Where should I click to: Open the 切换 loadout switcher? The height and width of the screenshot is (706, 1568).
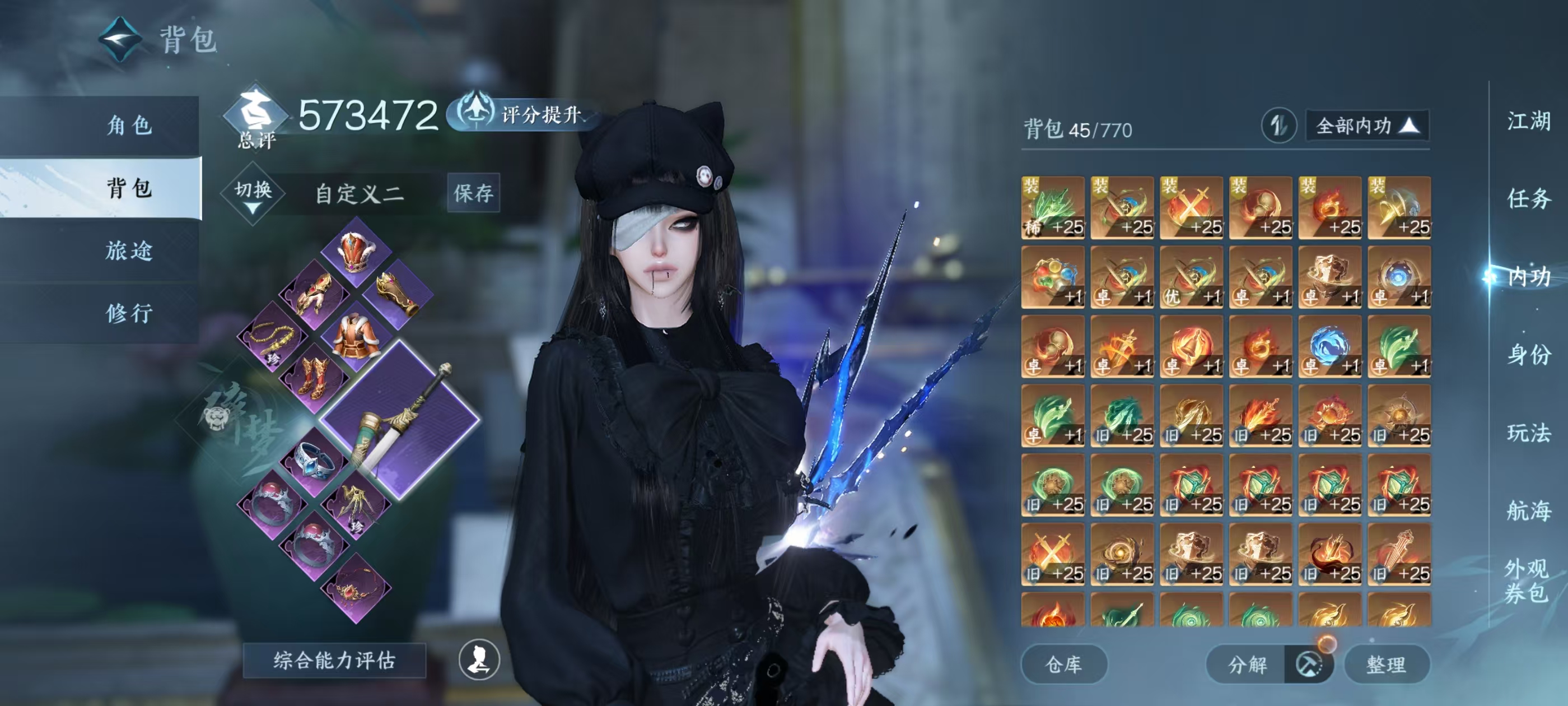[x=253, y=193]
